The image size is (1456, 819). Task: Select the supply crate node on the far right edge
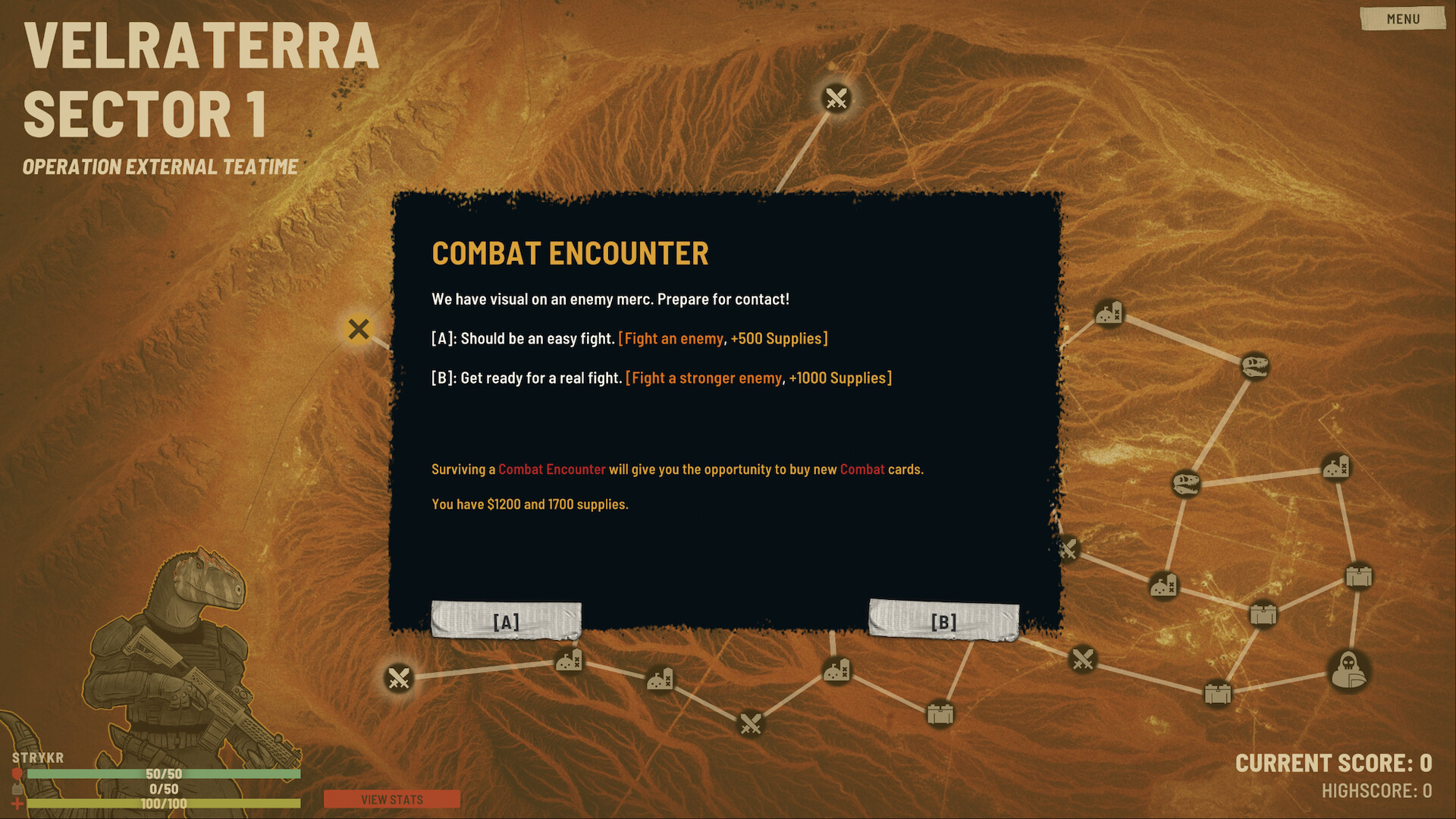click(1360, 576)
